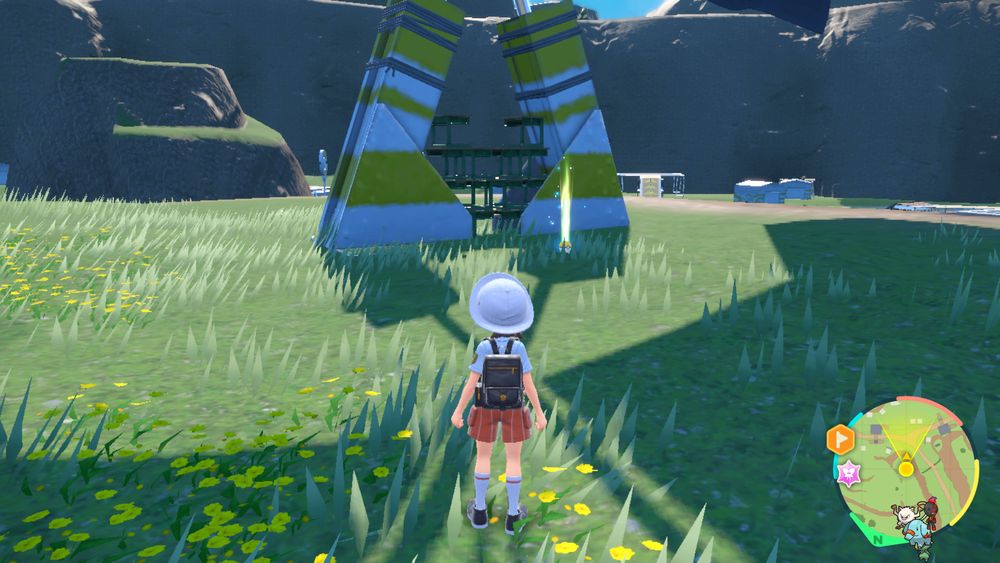Viewport: 1000px width, 563px height.
Task: Open the circular minimap
Action: 906,470
